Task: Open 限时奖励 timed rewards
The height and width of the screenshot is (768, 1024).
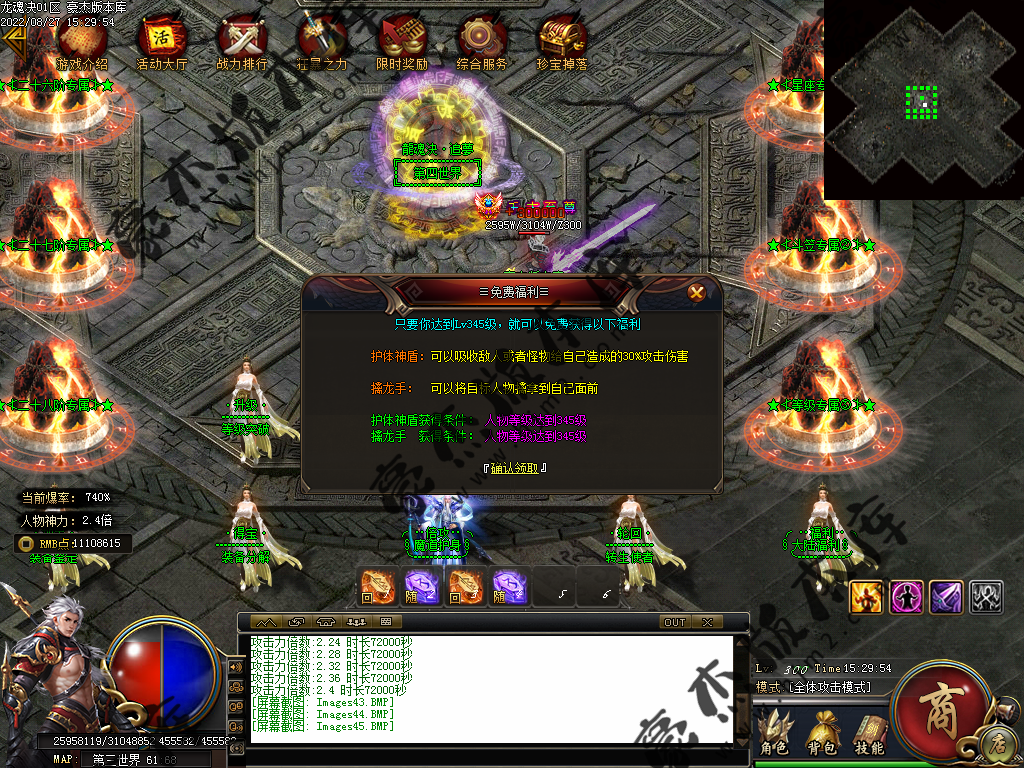Action: [x=402, y=45]
